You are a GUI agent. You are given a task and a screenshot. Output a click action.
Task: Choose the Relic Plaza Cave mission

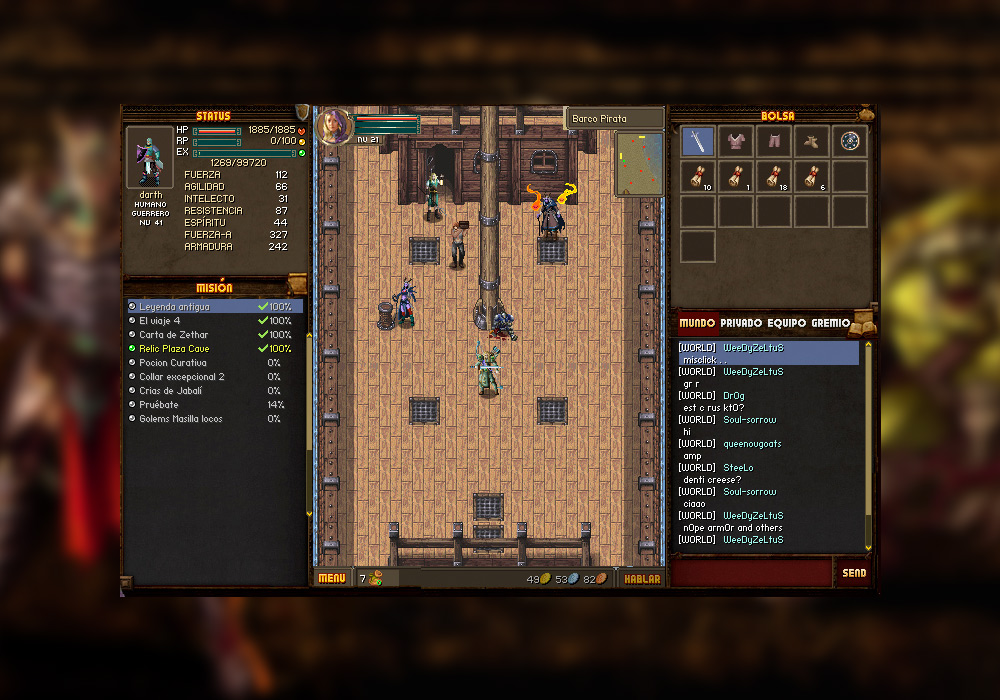pyautogui.click(x=175, y=349)
